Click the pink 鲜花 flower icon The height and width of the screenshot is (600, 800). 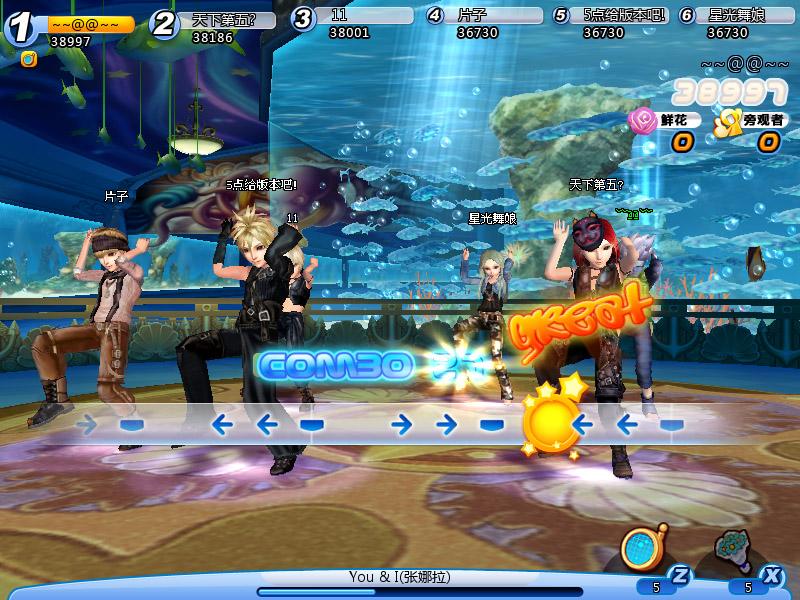pos(641,121)
